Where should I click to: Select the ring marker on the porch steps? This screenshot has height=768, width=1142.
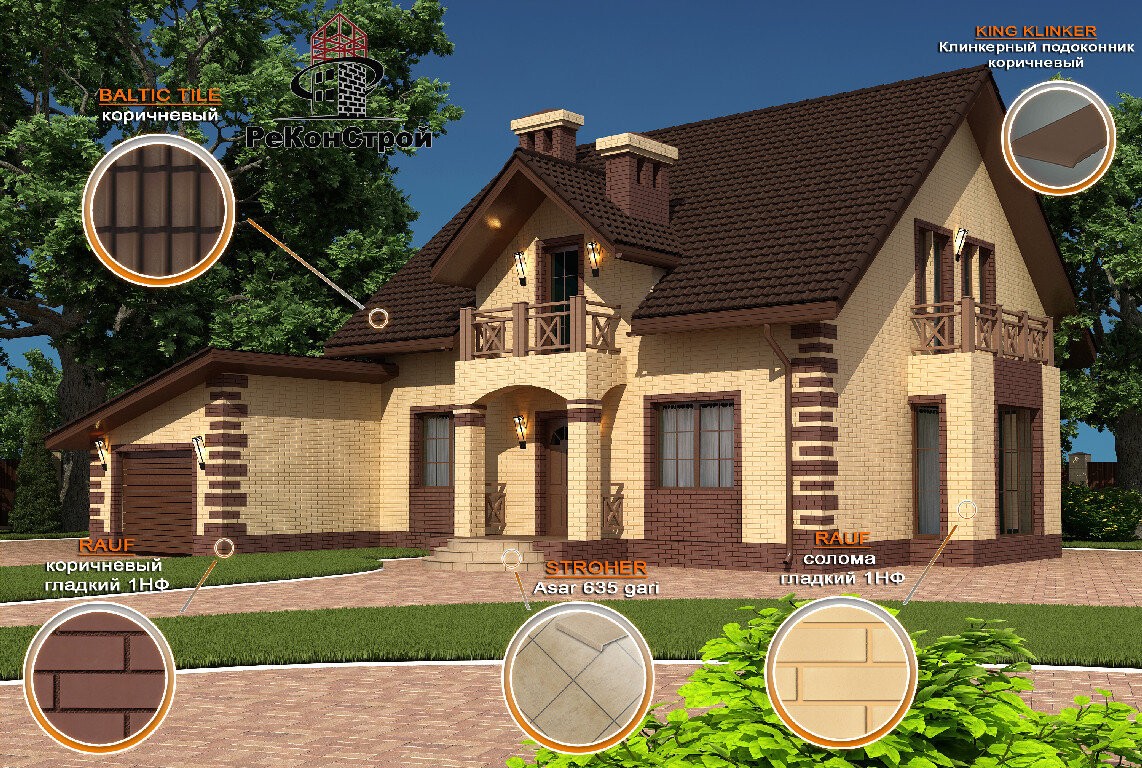pyautogui.click(x=511, y=558)
